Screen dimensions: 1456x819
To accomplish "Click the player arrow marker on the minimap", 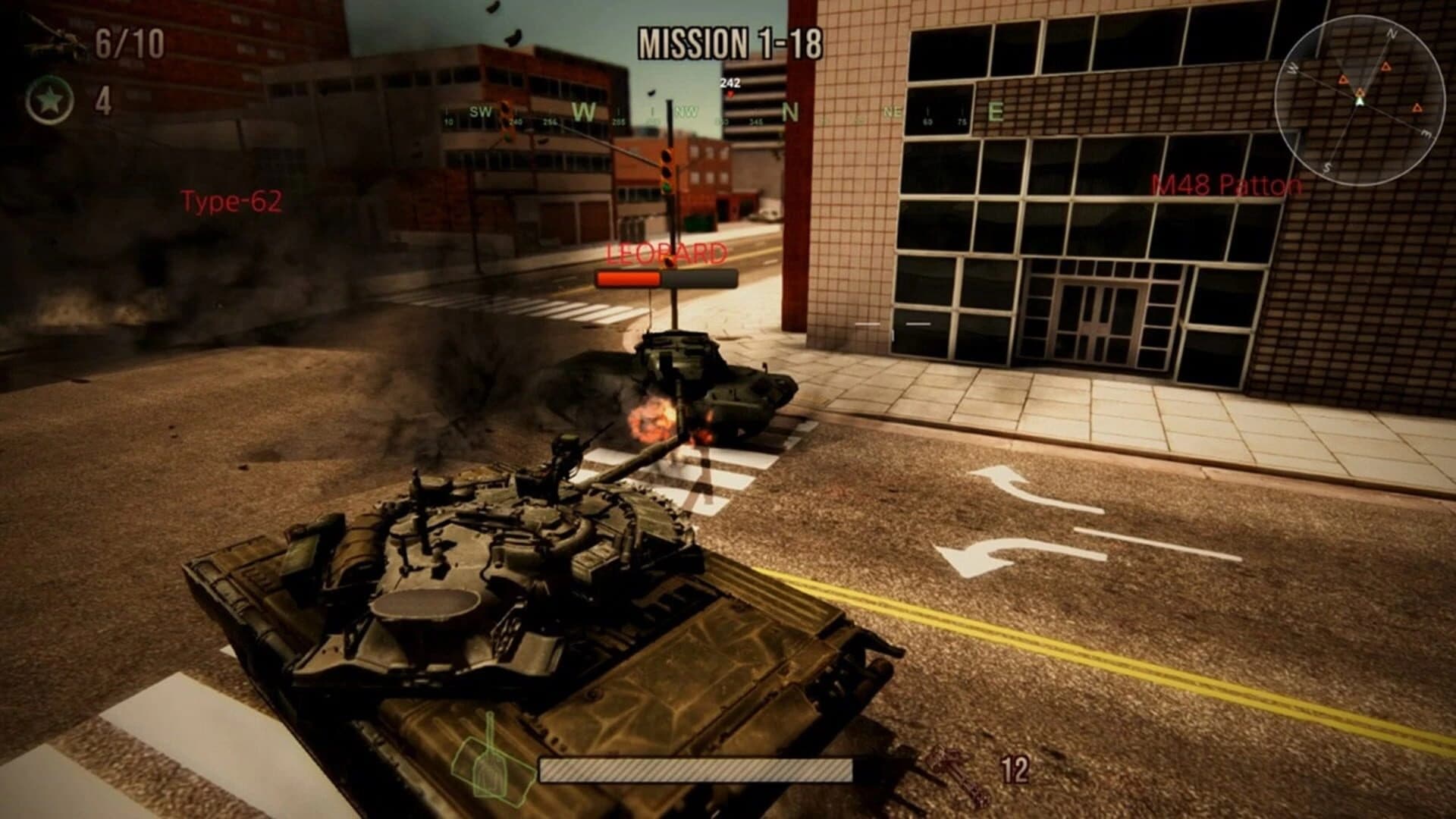I will [1360, 101].
